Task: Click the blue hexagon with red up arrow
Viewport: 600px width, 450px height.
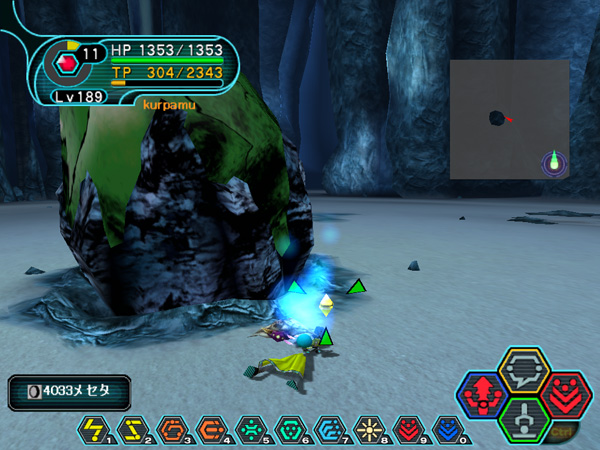Action: point(483,394)
